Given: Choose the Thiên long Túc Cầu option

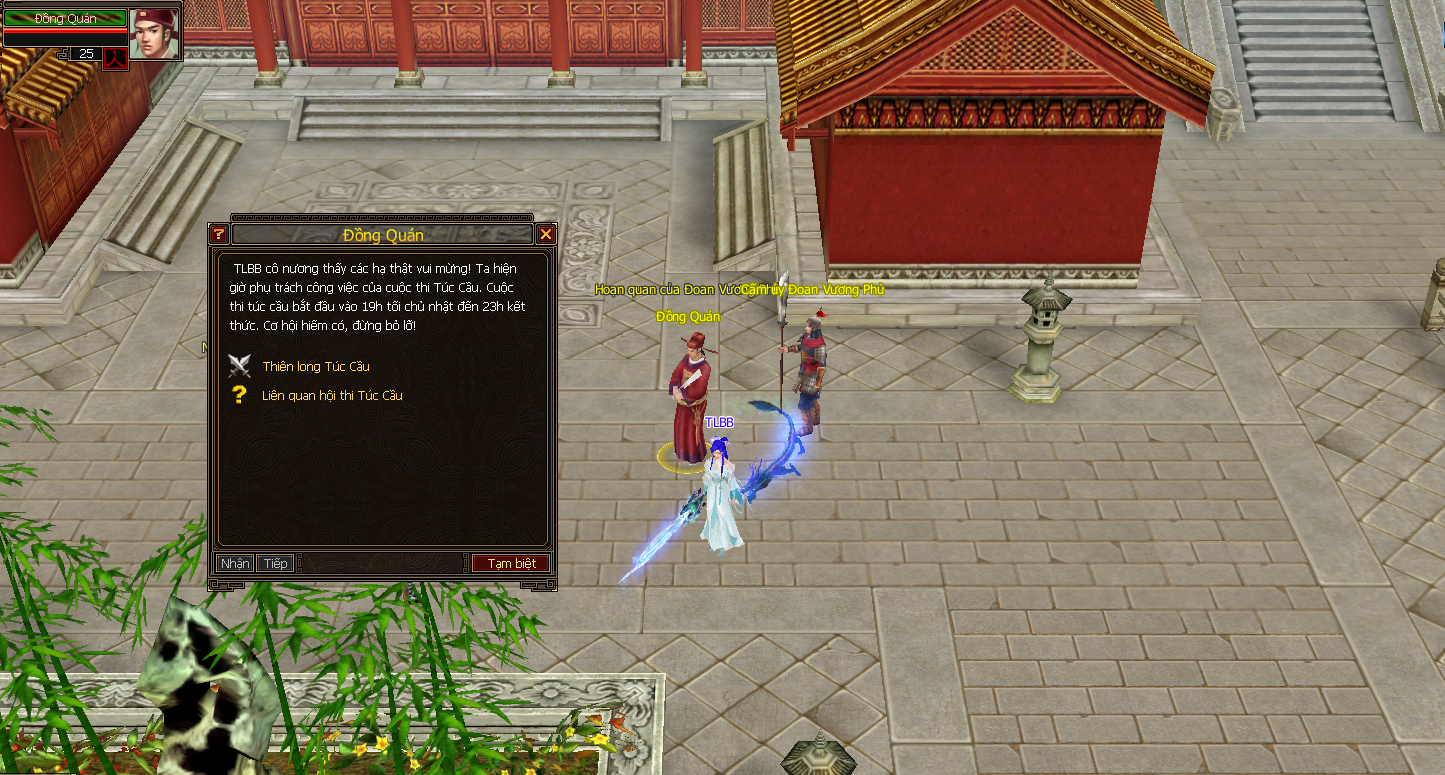Looking at the screenshot, I should pyautogui.click(x=316, y=367).
